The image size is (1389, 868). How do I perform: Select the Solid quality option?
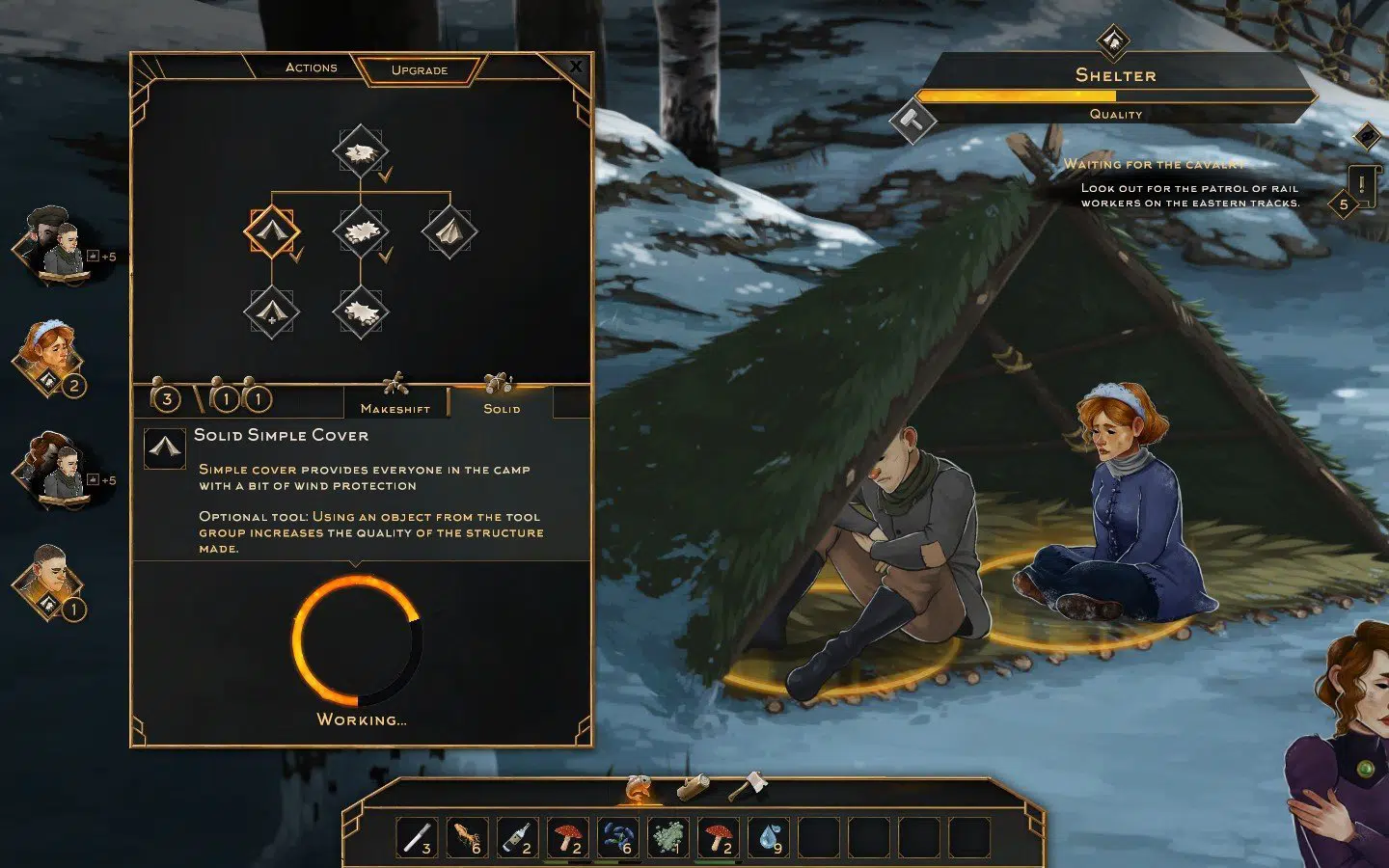point(502,397)
